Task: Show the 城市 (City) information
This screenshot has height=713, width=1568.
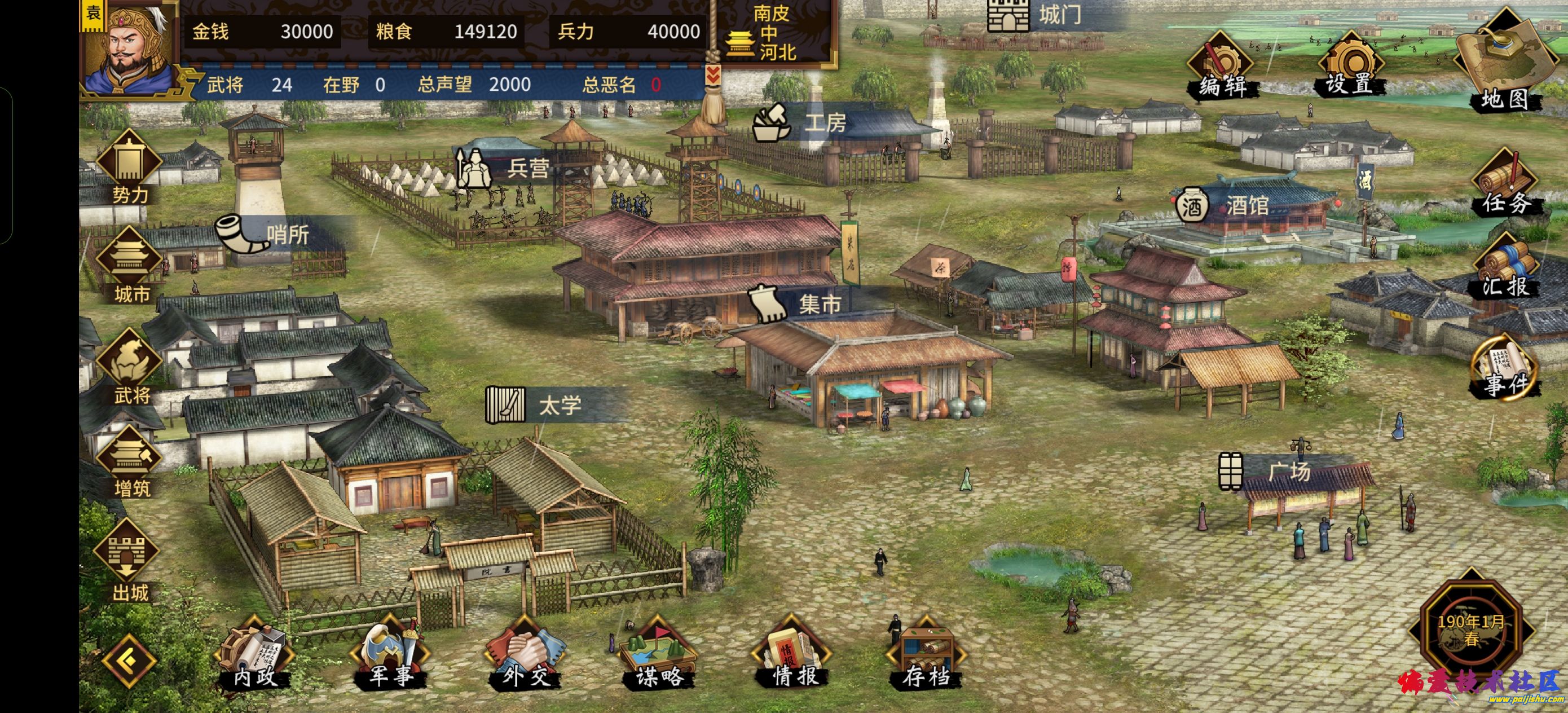Action: [130, 266]
